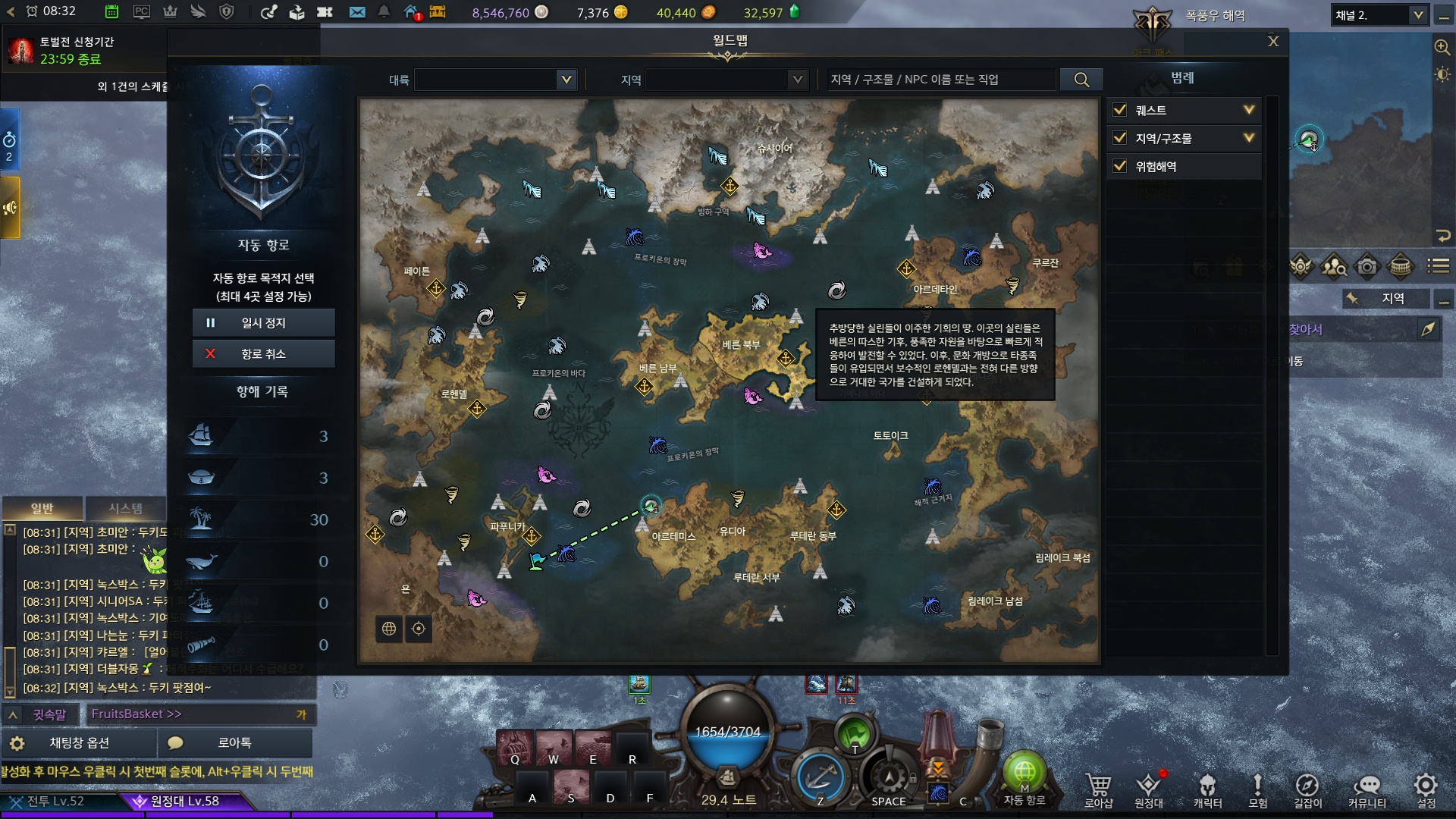Select the 베른 북부 region on map
Viewport: 1456px width, 819px height.
741,345
